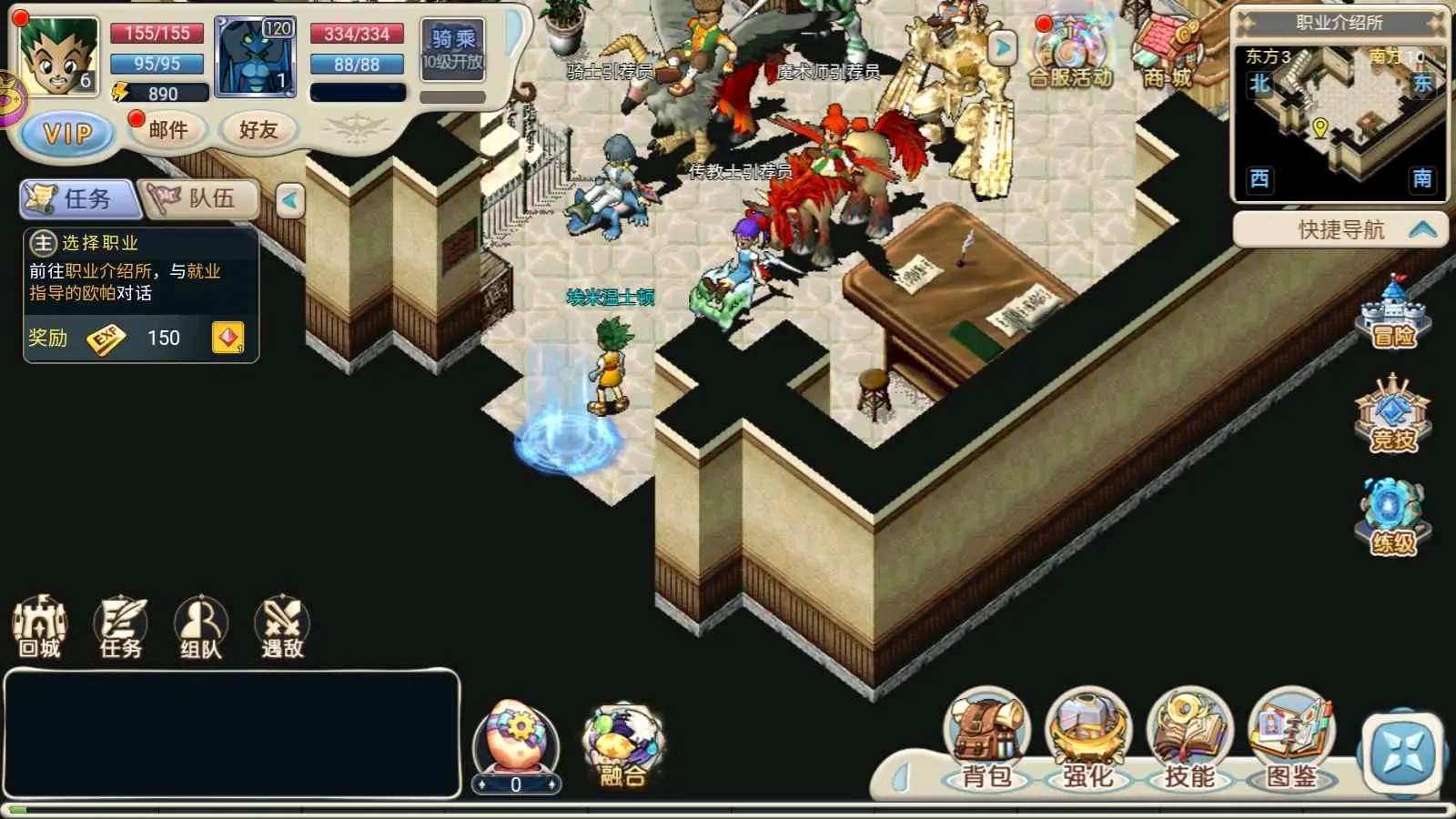1456x819 pixels.
Task: Open the 冒险 adventure menu
Action: click(x=1393, y=314)
